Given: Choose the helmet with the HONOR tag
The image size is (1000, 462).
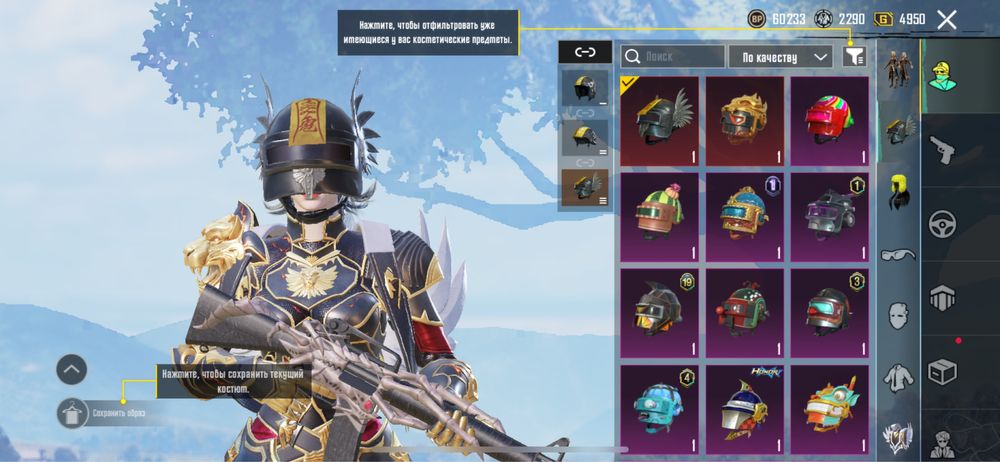Looking at the screenshot, I should 744,407.
